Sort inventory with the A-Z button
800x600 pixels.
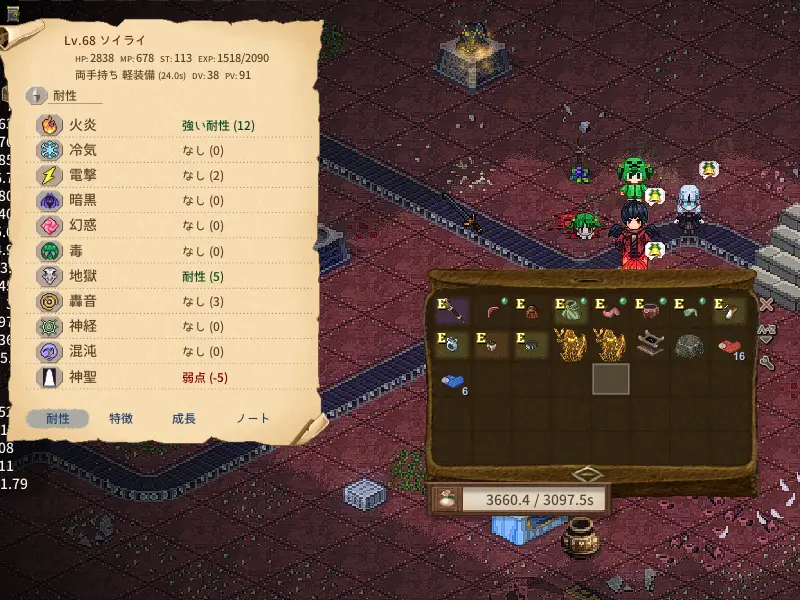[x=766, y=332]
